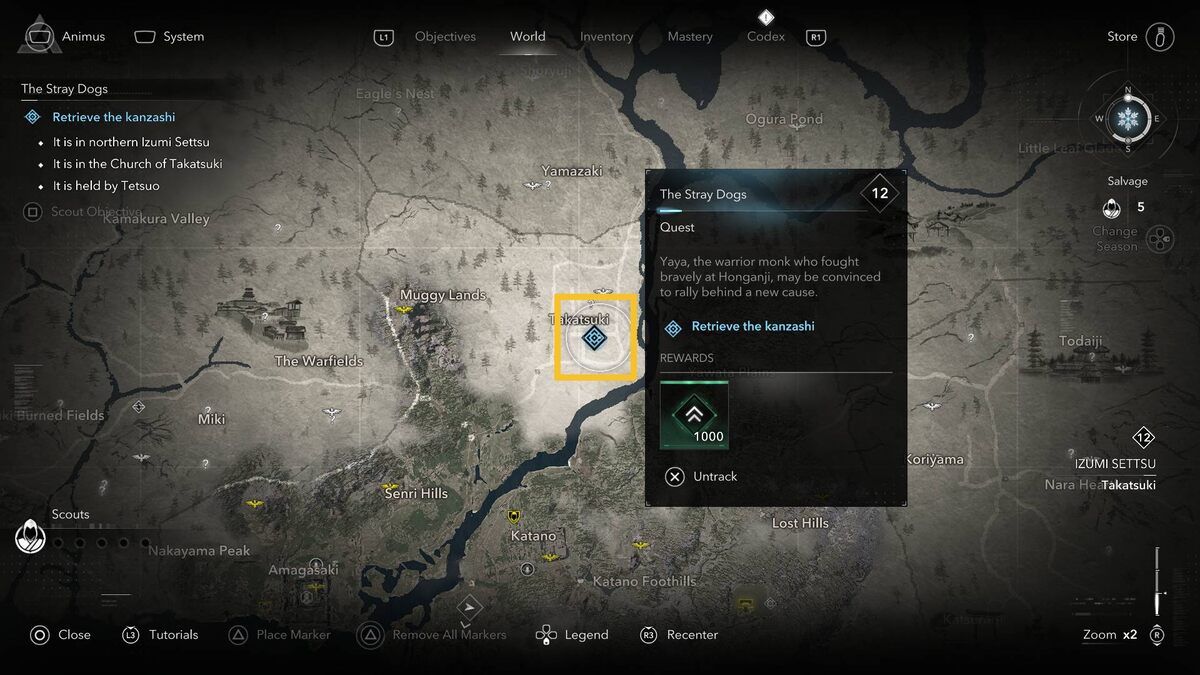
Task: Go to the Inventory tab
Action: (606, 37)
